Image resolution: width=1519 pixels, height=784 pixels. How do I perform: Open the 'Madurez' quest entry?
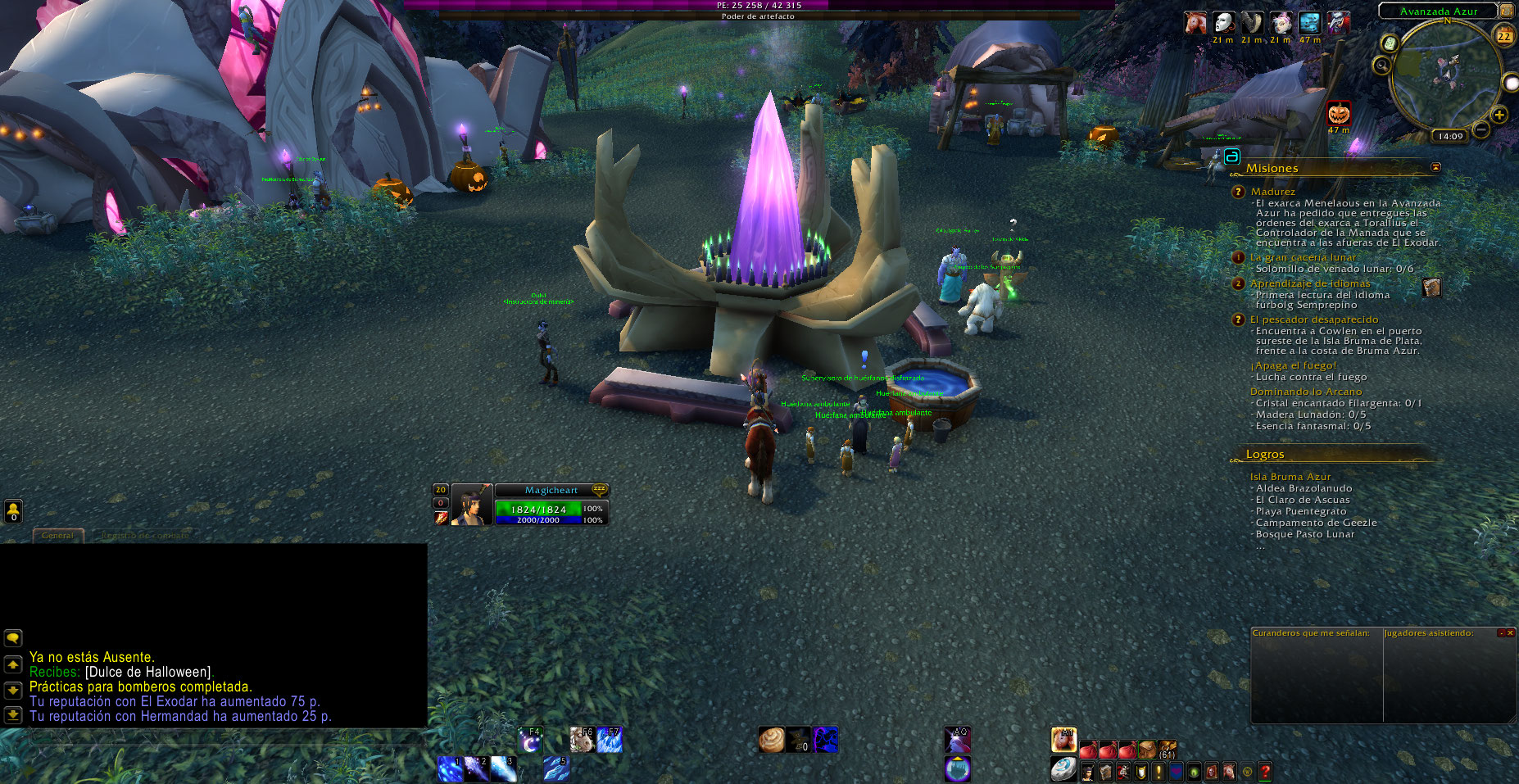[1272, 192]
